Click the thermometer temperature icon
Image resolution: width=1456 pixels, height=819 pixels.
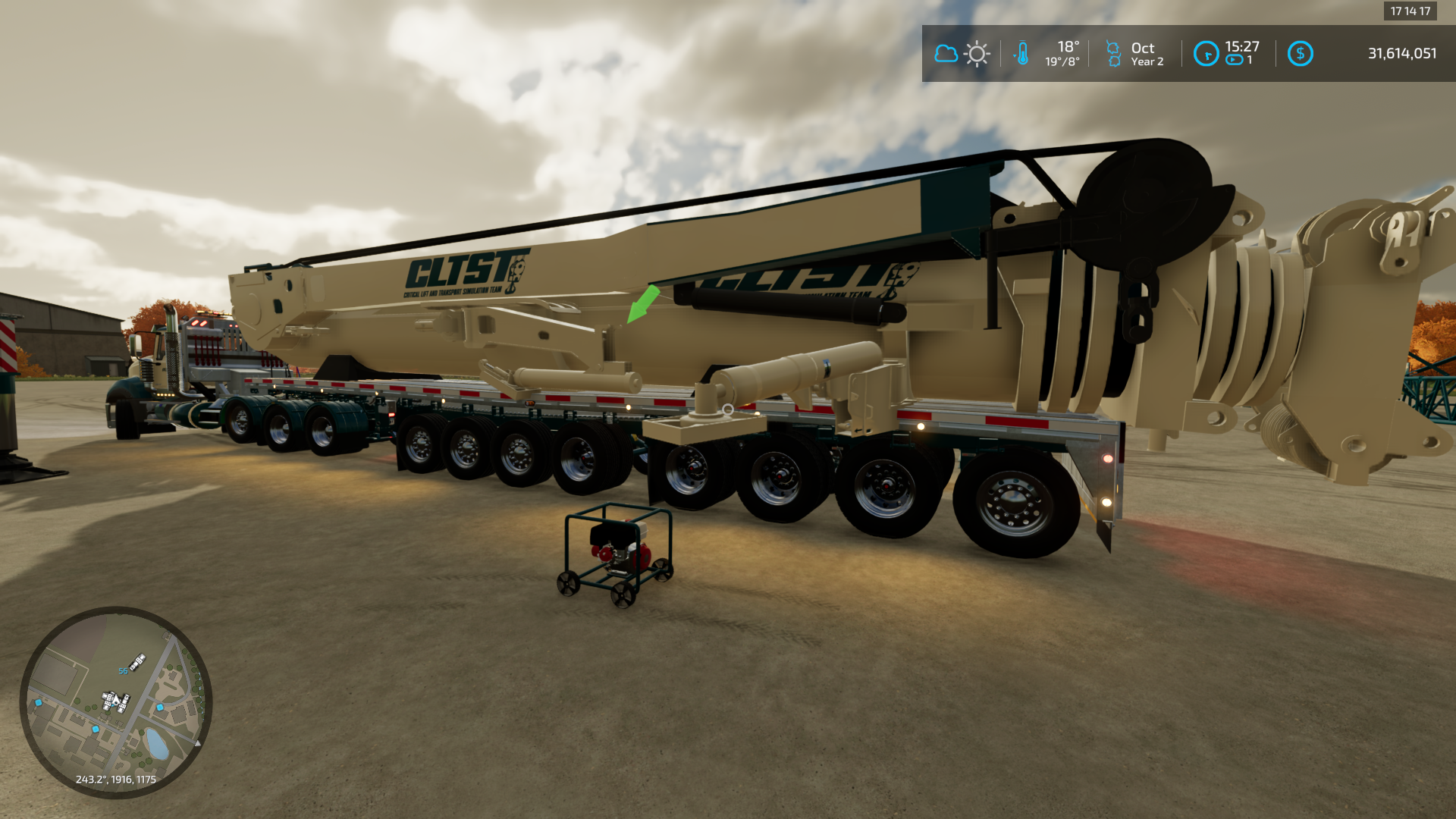click(x=1023, y=53)
